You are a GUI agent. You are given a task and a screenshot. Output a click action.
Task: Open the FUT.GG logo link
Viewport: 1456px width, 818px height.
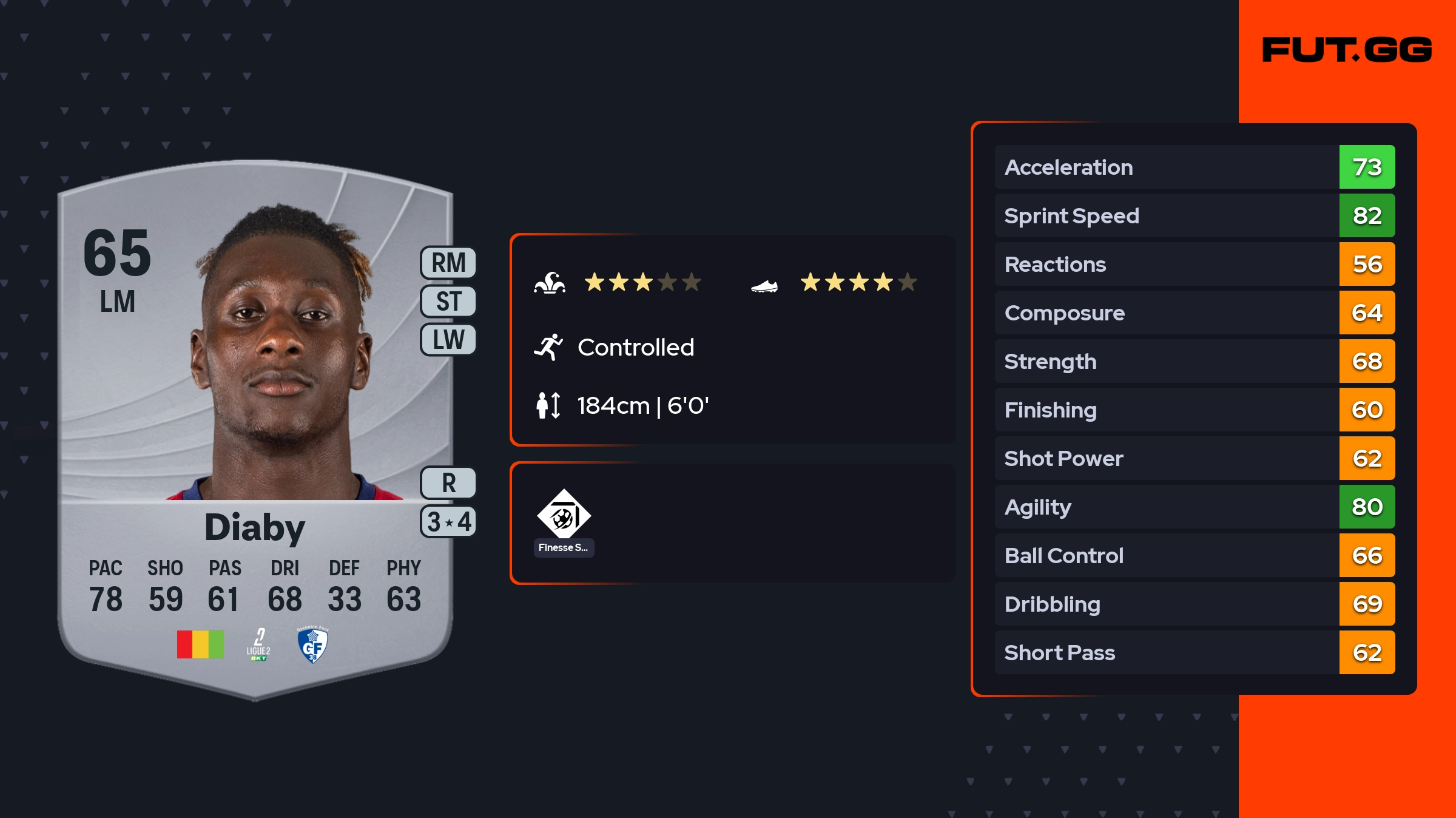[1347, 50]
